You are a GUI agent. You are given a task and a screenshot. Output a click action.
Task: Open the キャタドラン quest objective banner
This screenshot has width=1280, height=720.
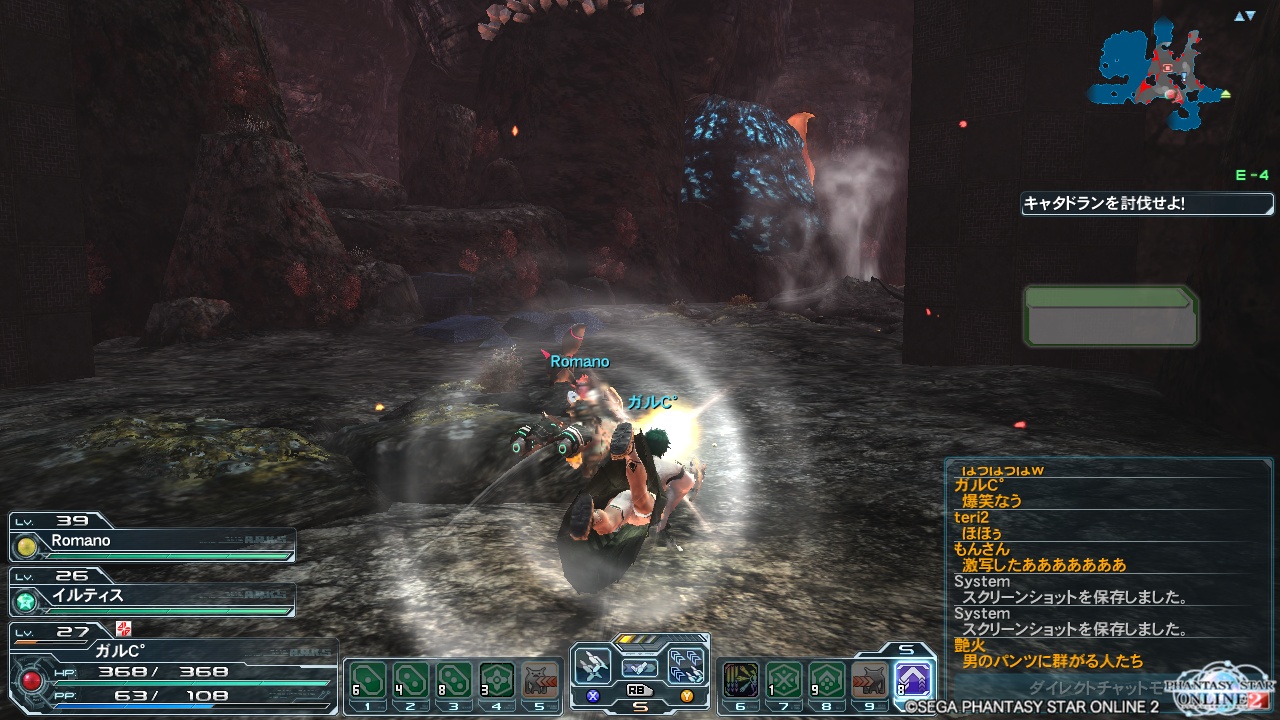pyautogui.click(x=1147, y=204)
